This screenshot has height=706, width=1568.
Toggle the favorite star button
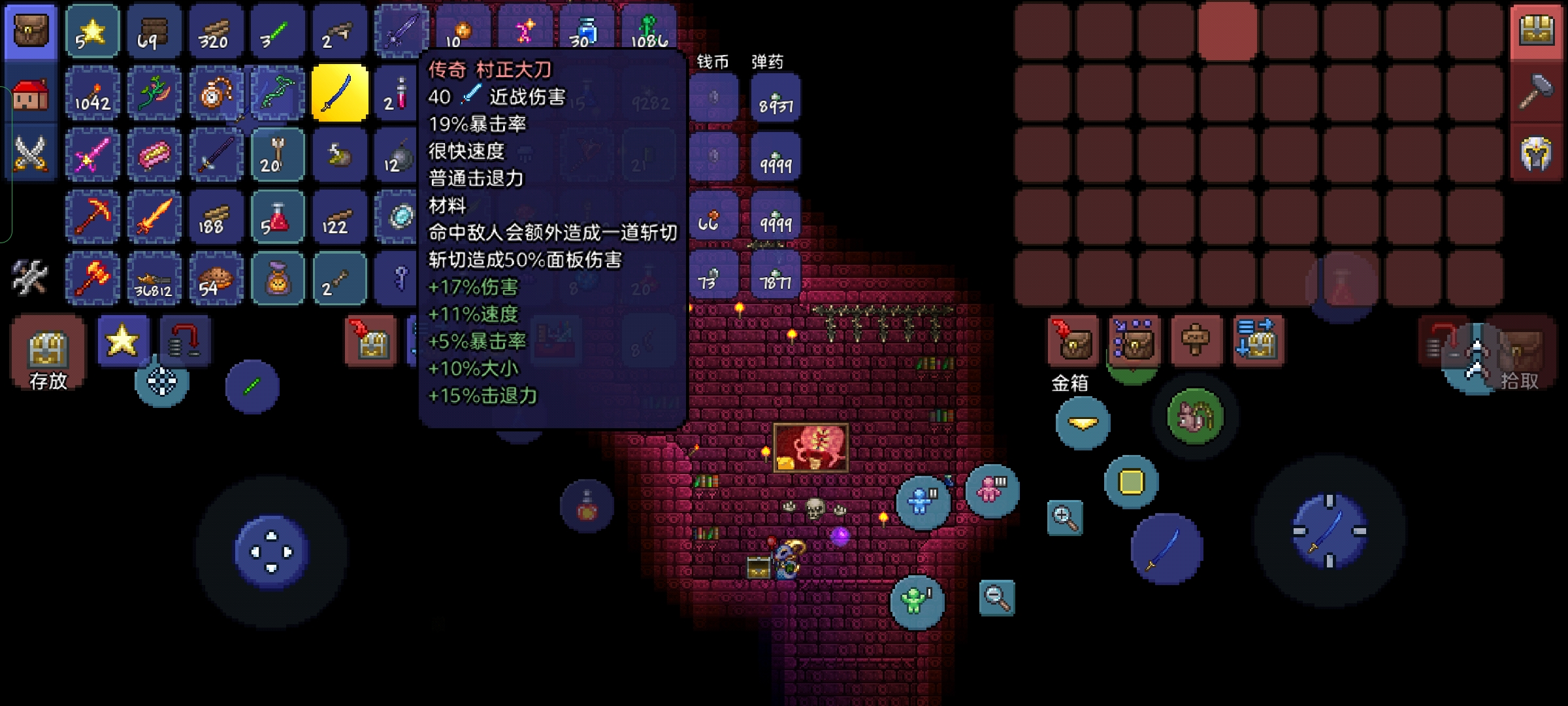[x=123, y=341]
